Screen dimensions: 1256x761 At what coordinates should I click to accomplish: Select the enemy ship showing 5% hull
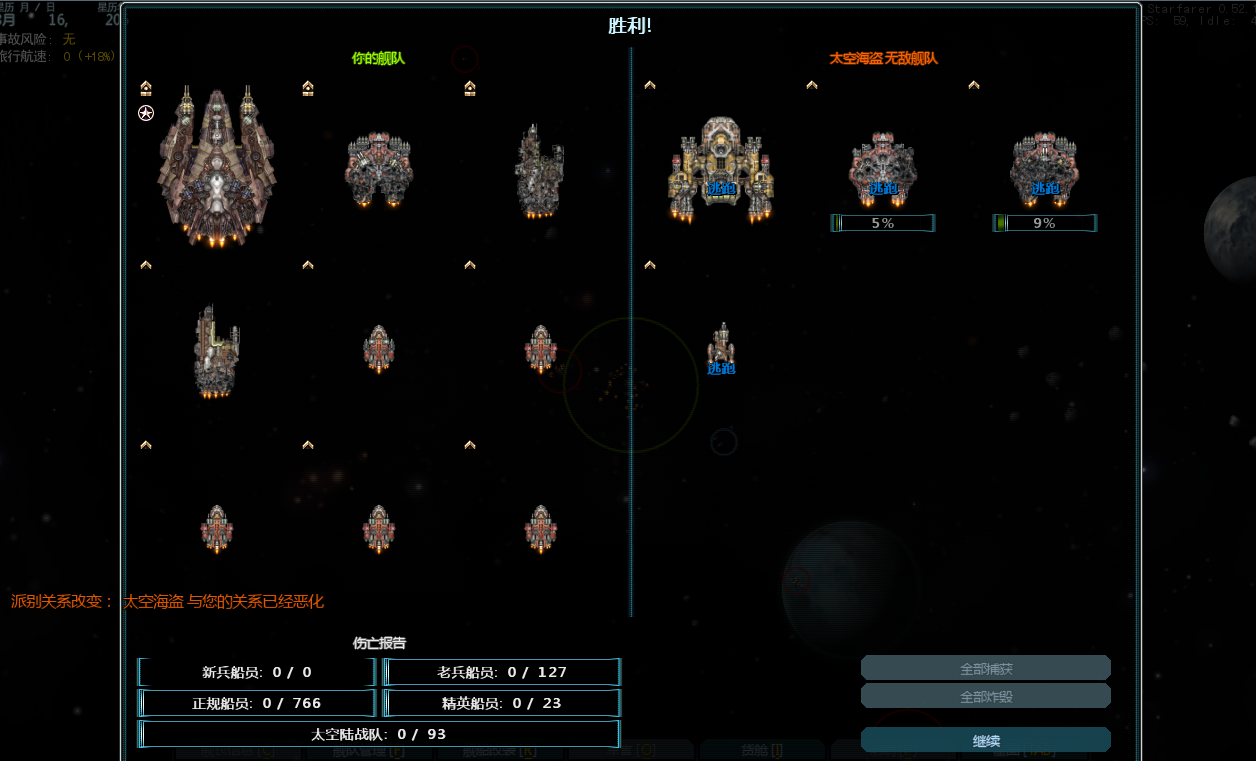click(883, 170)
